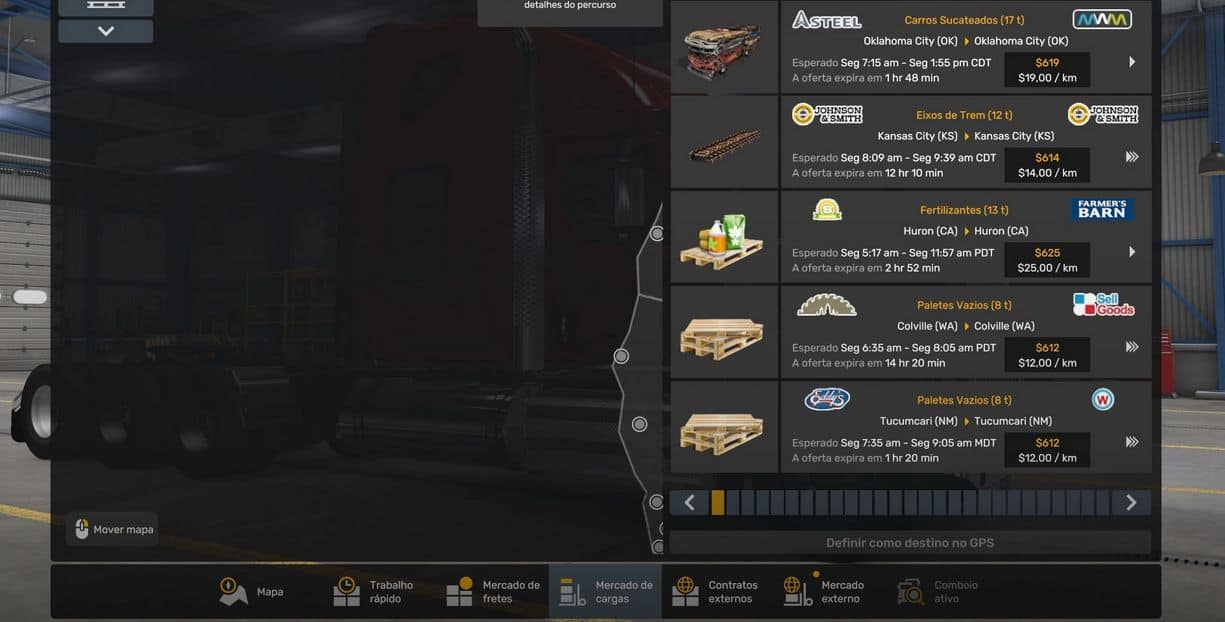
Task: Open the Mapa tab
Action: (252, 592)
